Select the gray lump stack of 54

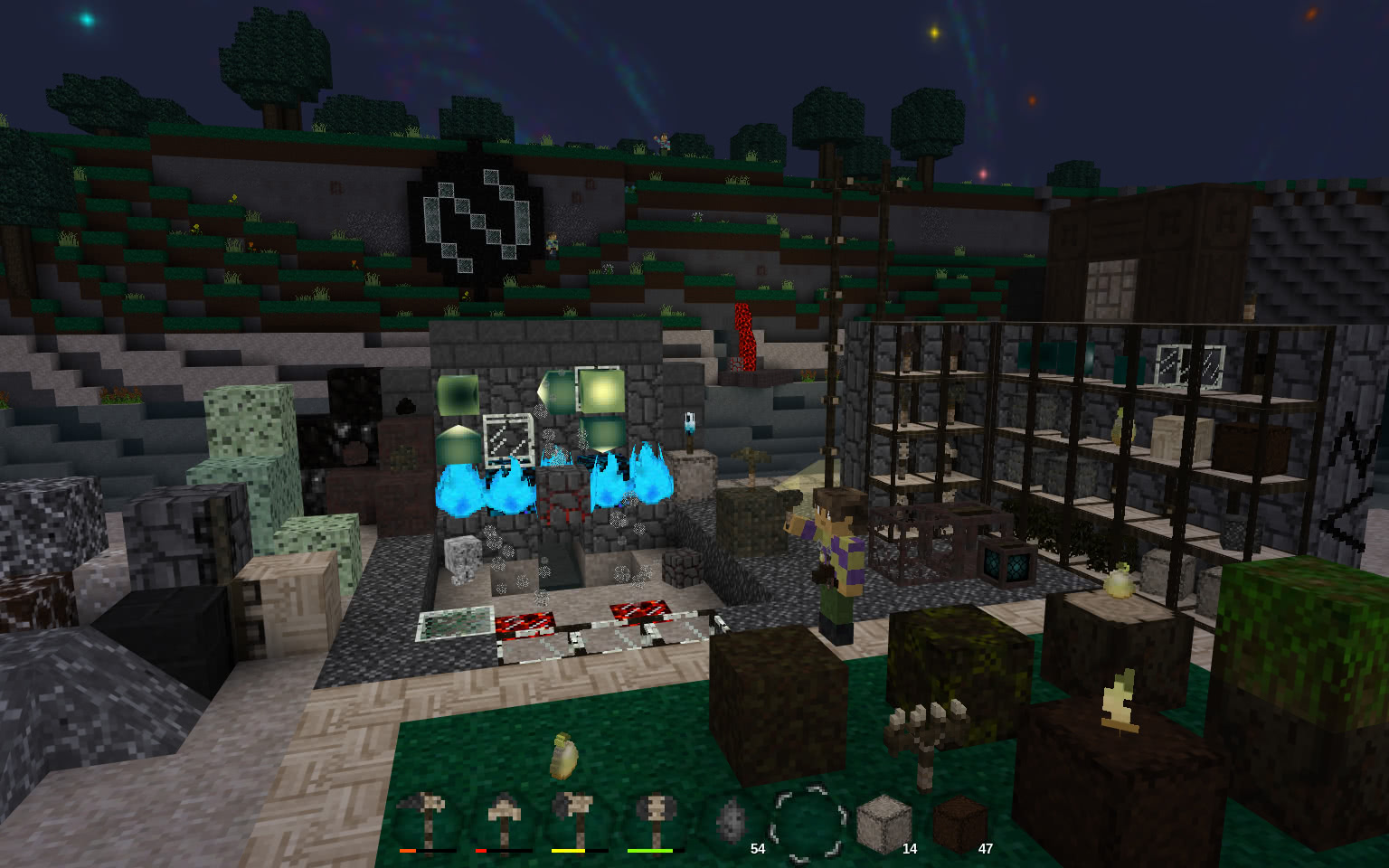click(x=732, y=822)
